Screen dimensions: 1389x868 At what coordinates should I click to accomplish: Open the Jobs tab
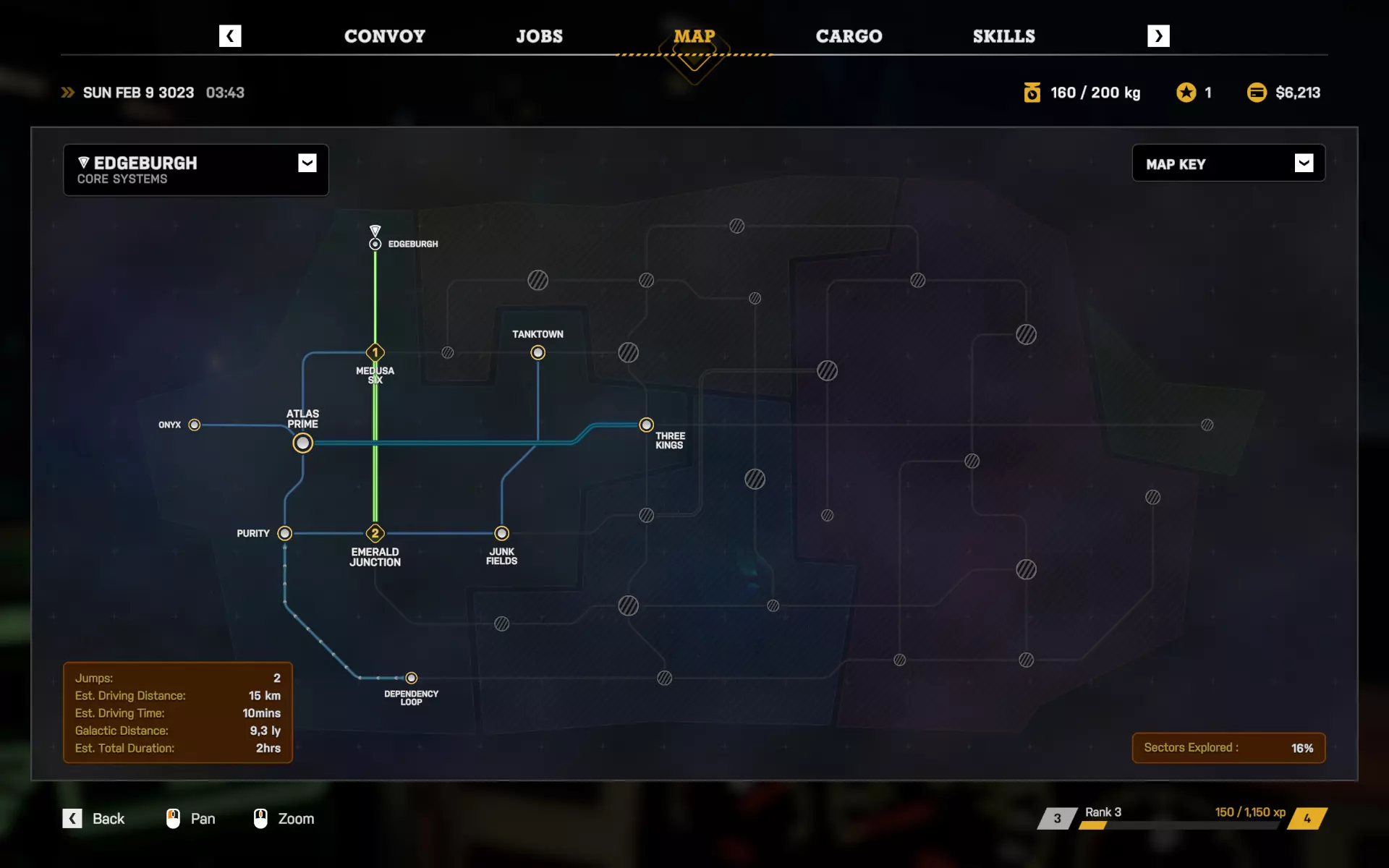[539, 36]
